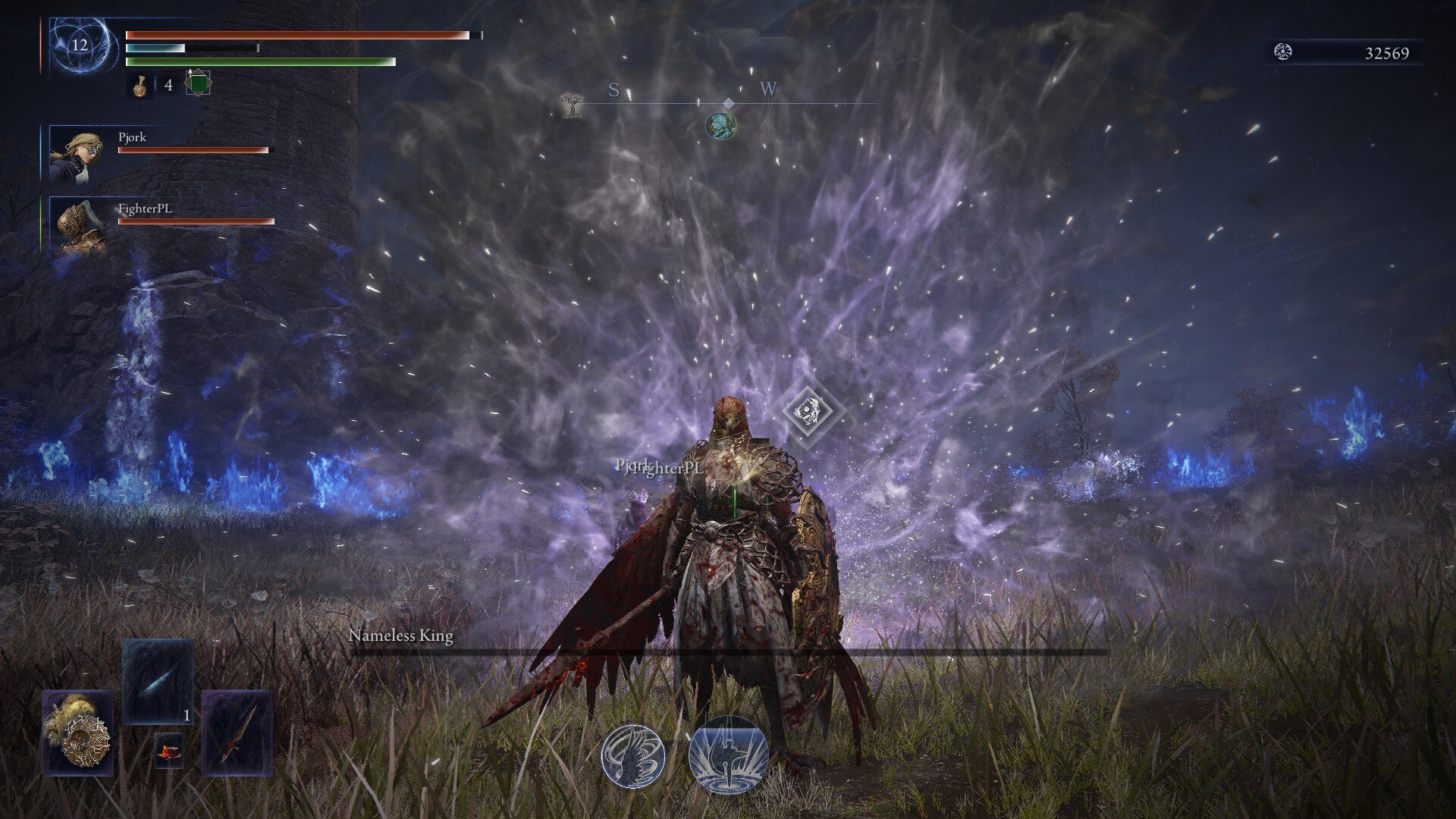Click the rune currency icon

(x=1283, y=52)
